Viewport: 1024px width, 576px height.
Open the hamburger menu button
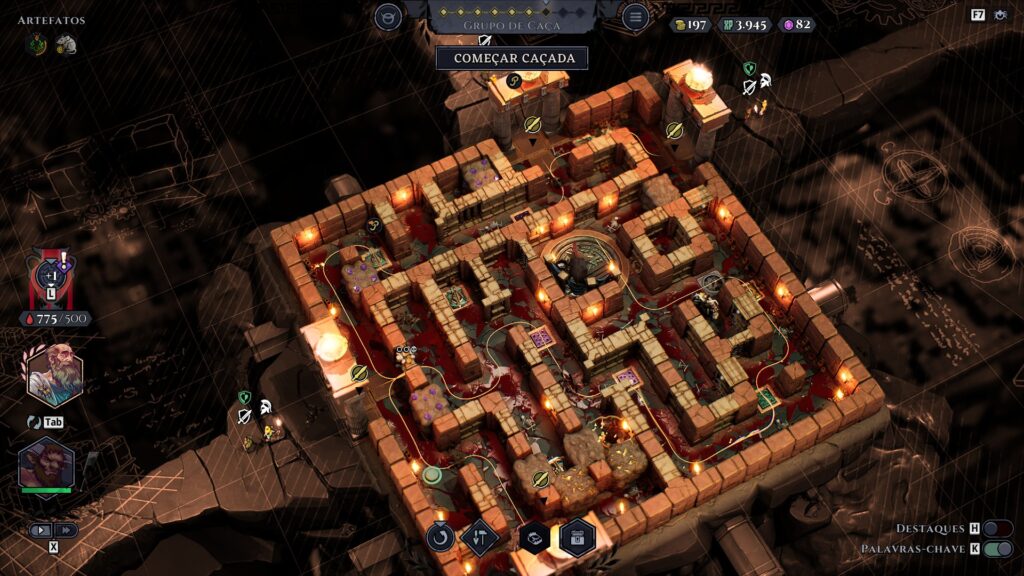click(634, 16)
